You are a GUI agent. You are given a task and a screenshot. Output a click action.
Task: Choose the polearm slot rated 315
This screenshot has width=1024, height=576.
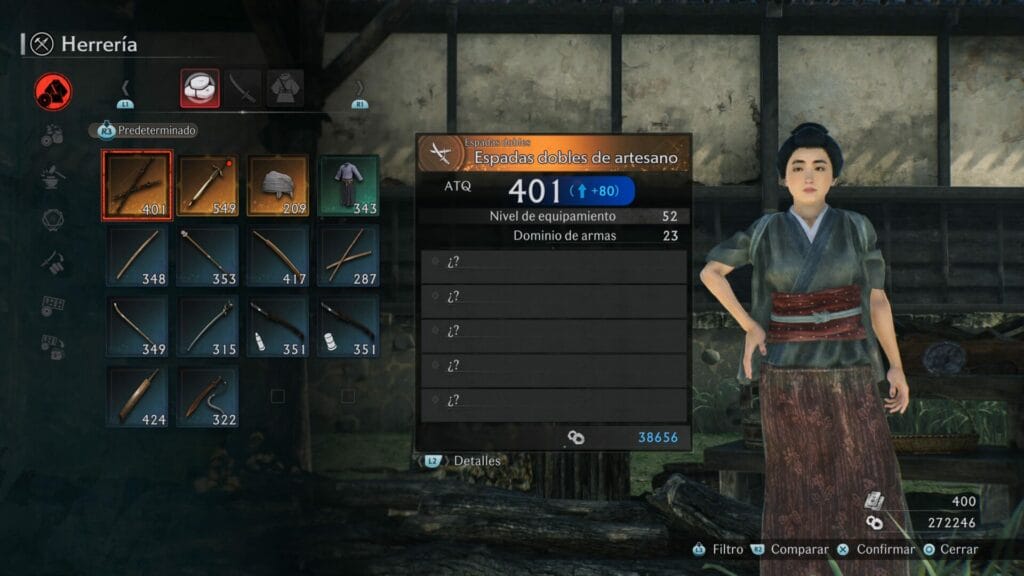(208, 325)
